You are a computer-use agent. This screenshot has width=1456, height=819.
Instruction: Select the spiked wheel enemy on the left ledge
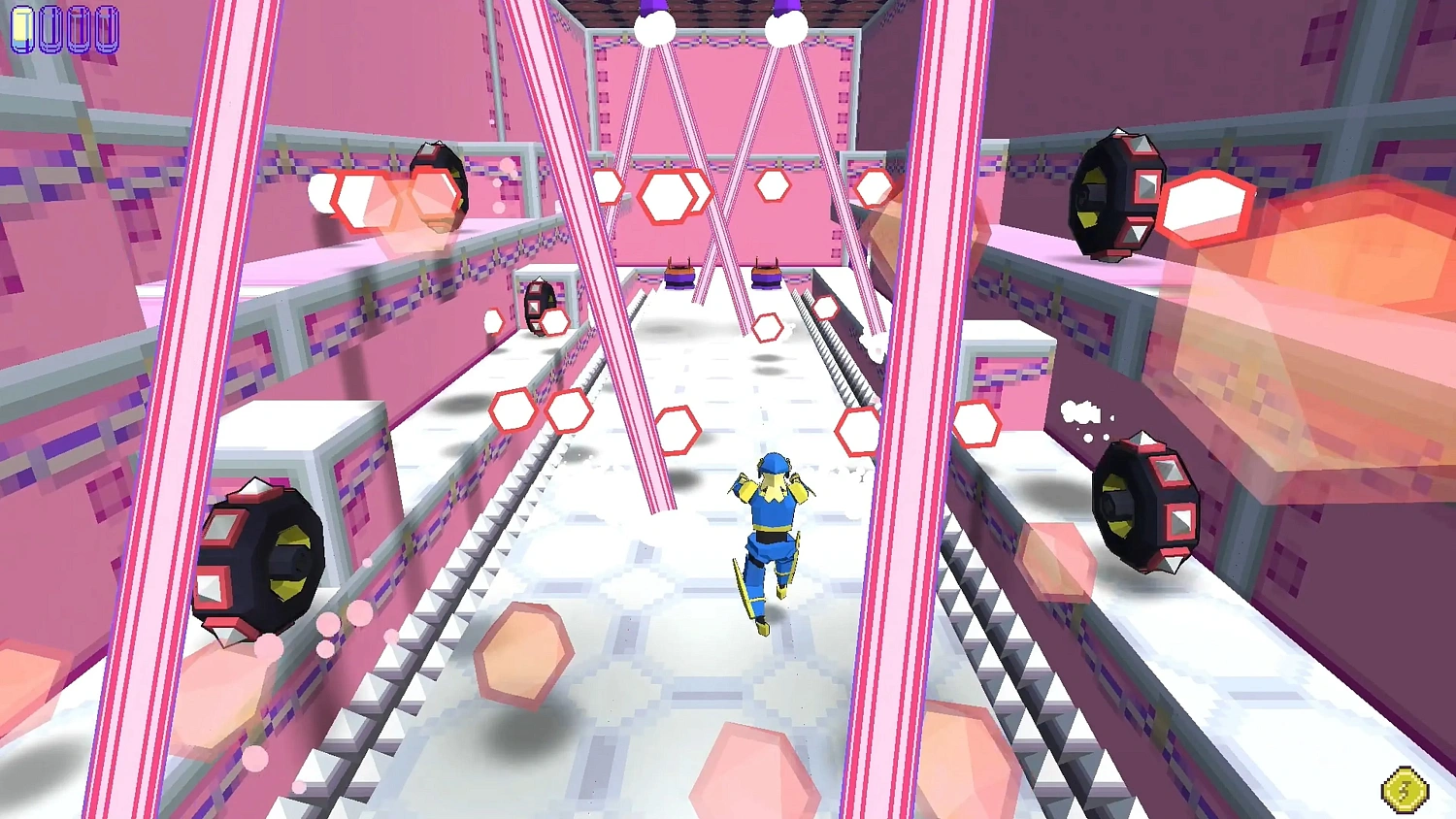click(x=262, y=558)
